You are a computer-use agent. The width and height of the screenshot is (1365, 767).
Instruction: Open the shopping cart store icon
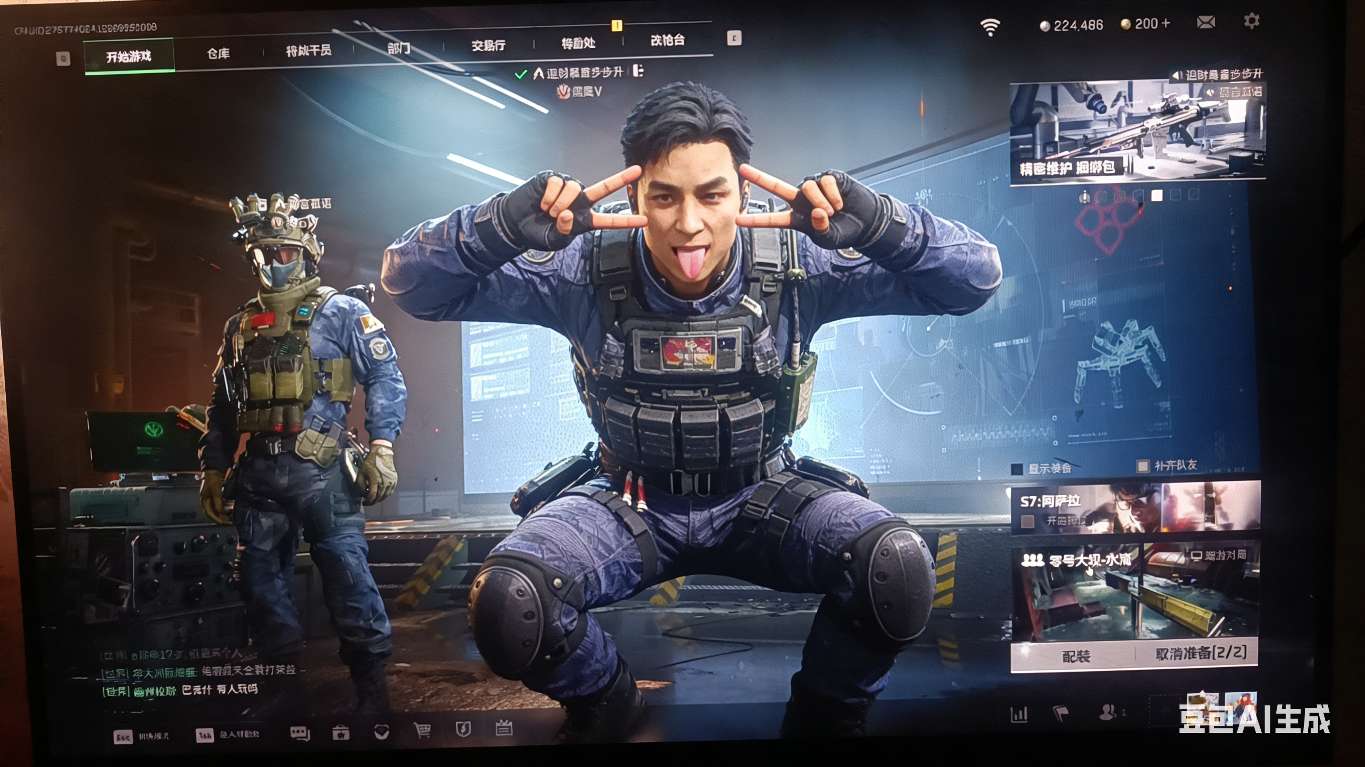pos(422,731)
